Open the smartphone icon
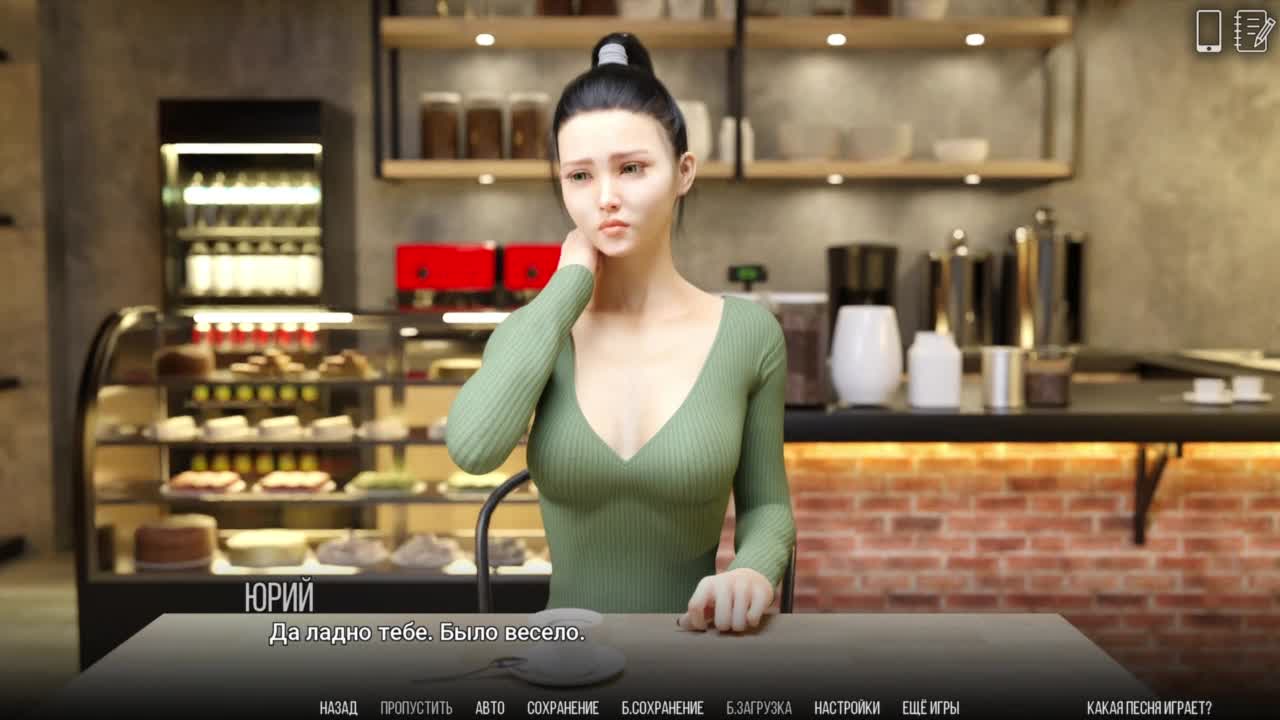Image resolution: width=1280 pixels, height=720 pixels. point(1209,31)
